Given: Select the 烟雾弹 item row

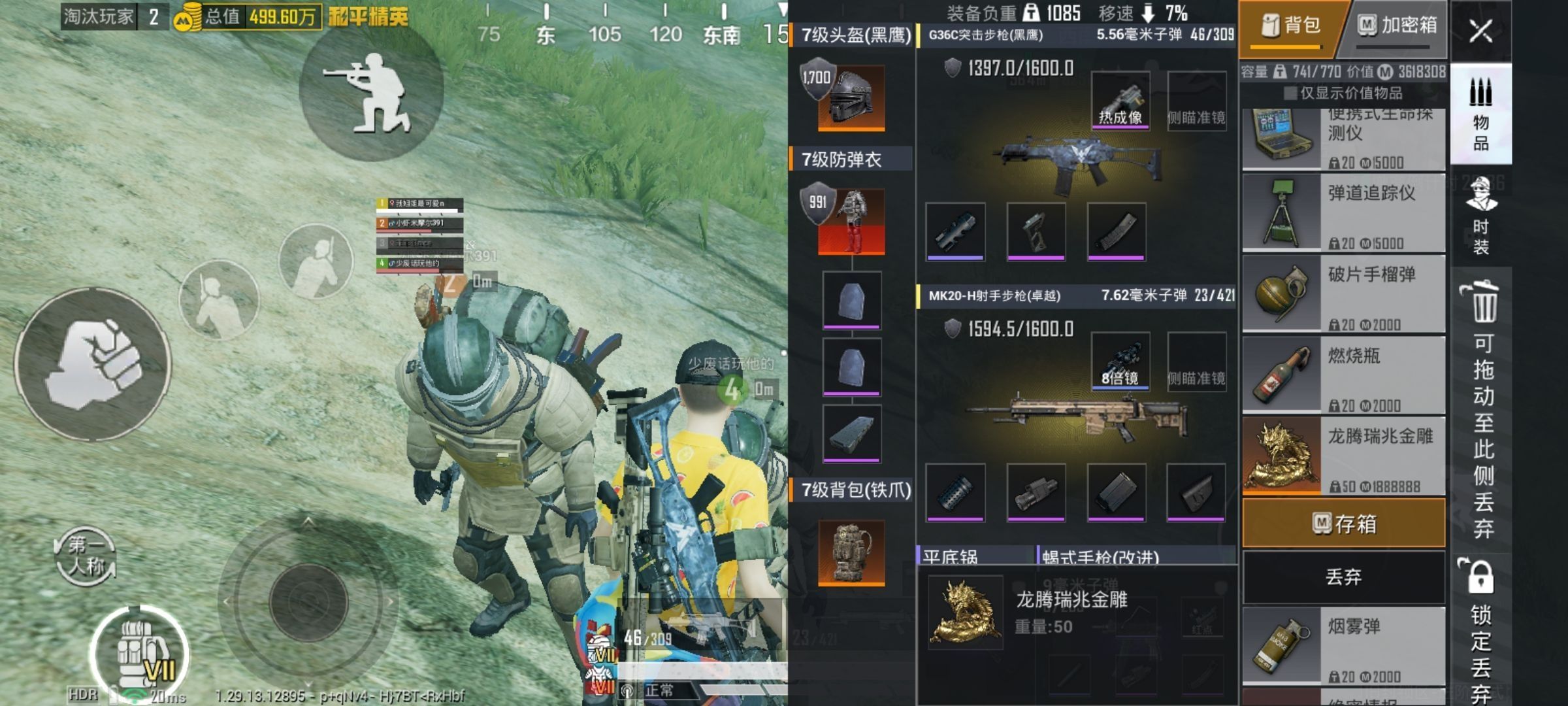Looking at the screenshot, I should pyautogui.click(x=1343, y=646).
